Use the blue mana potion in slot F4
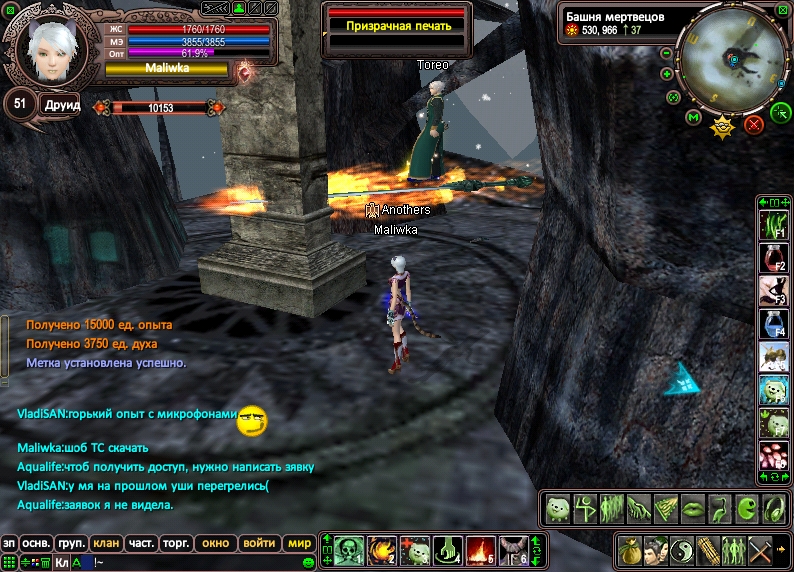 (x=773, y=324)
